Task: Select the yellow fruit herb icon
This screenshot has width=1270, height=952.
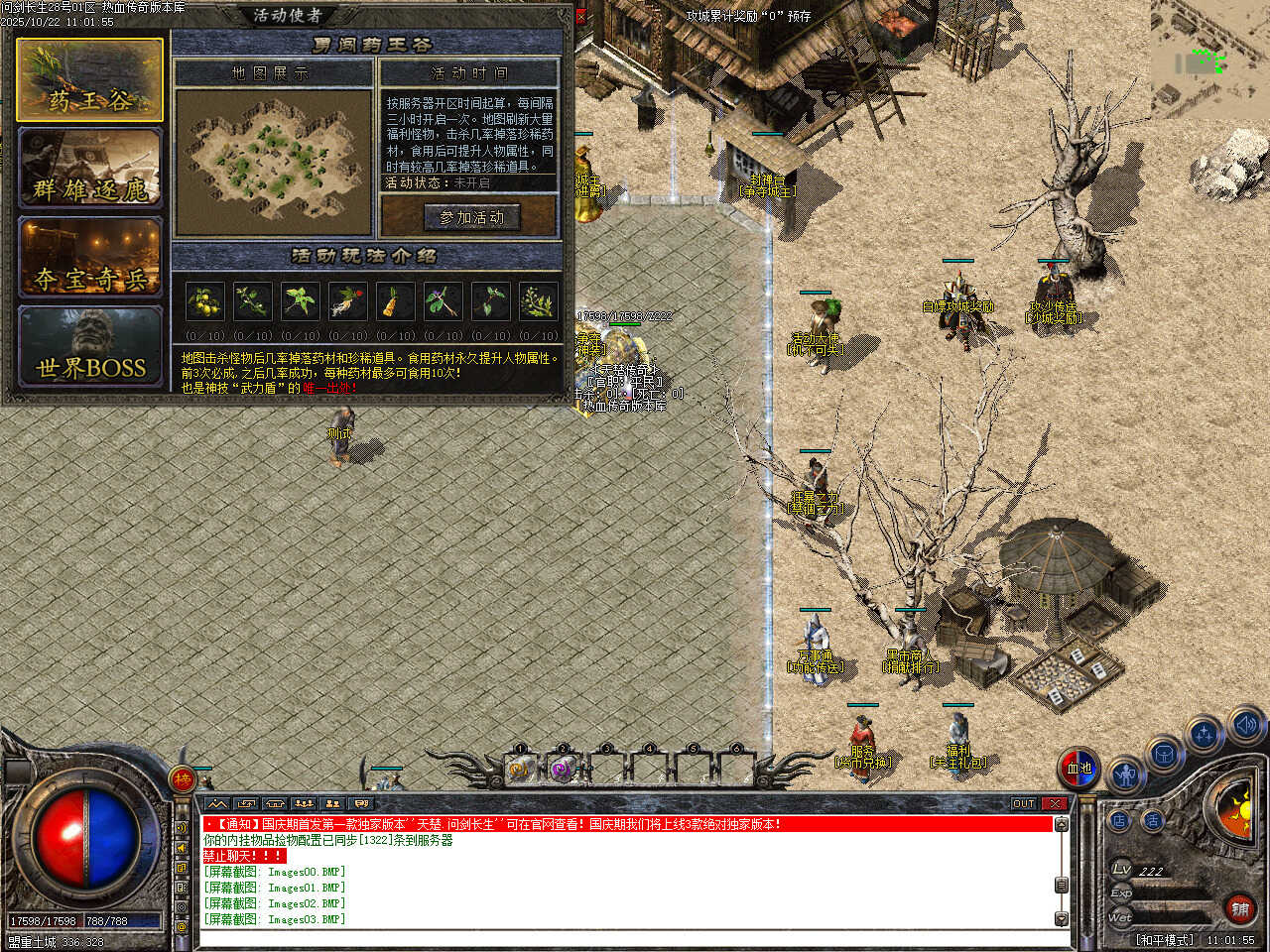Action: tap(204, 299)
